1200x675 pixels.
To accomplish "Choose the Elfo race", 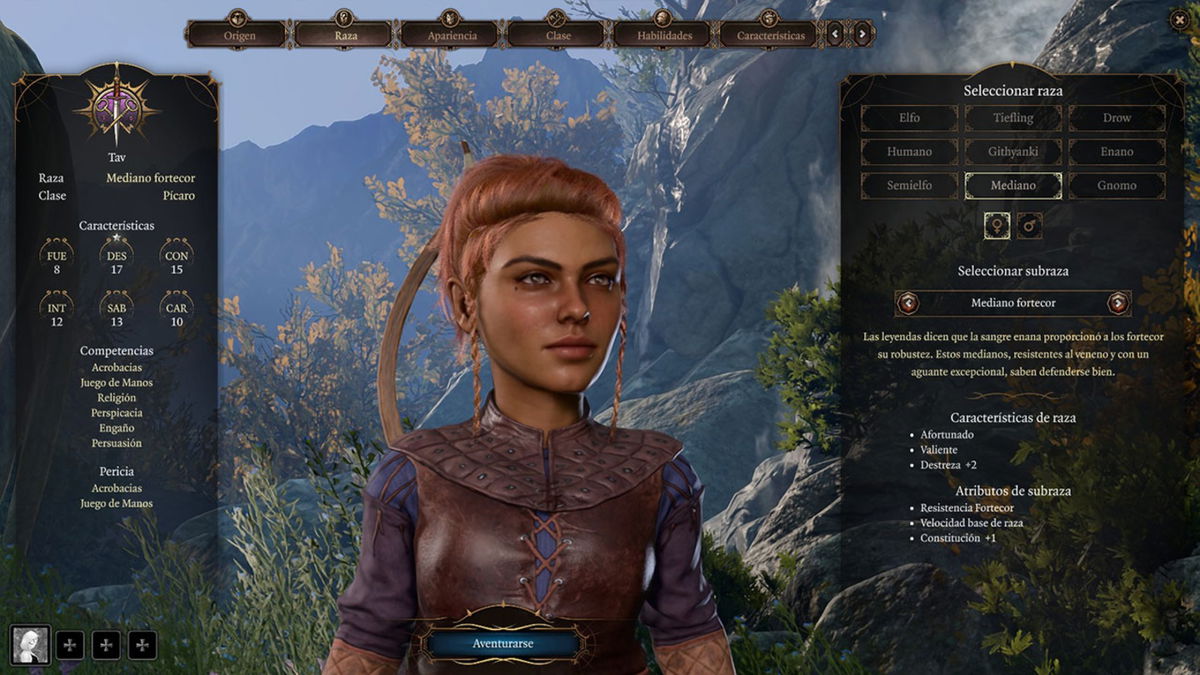I will (x=909, y=118).
